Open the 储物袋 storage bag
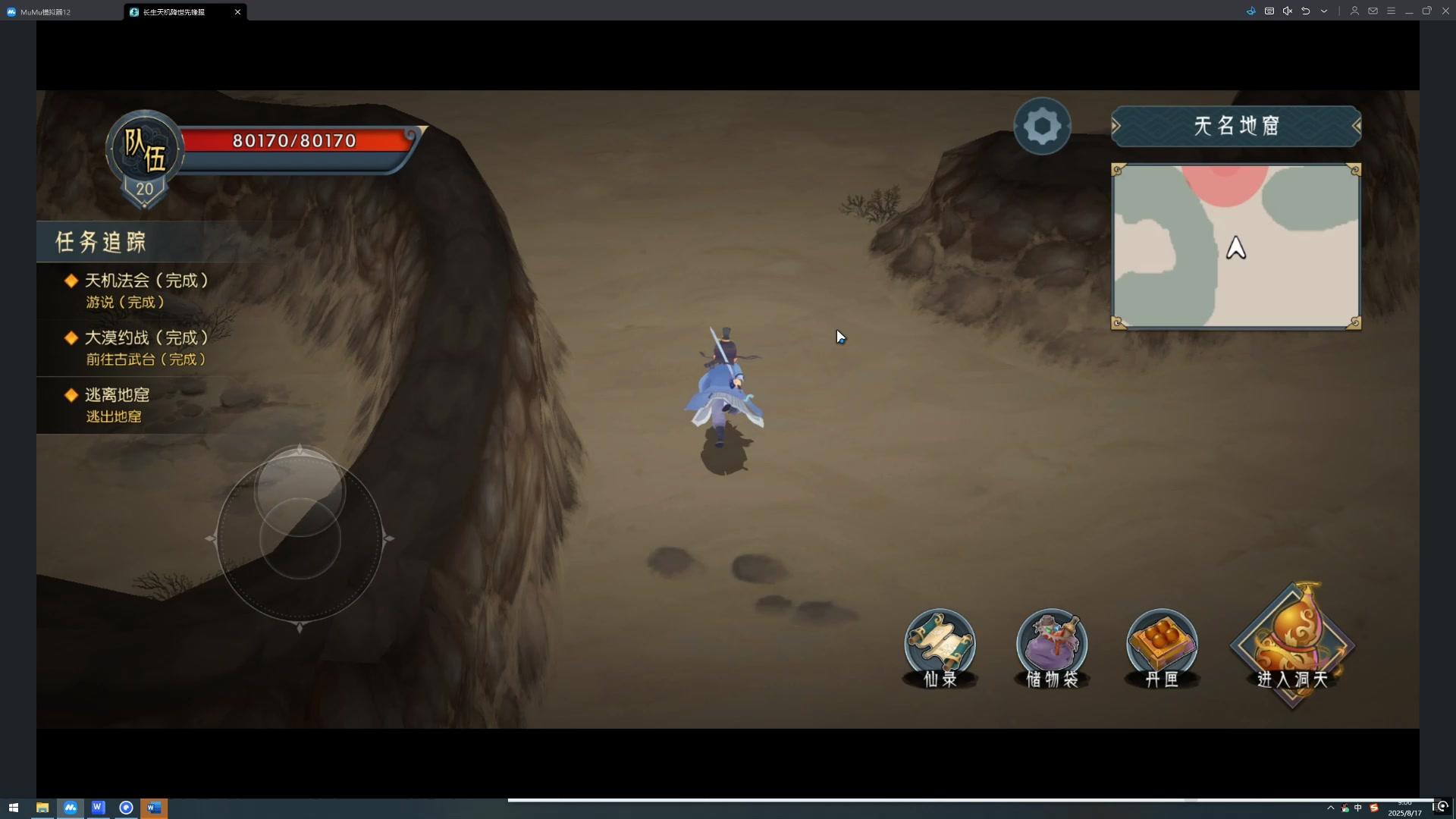The image size is (1456, 819). click(1051, 648)
